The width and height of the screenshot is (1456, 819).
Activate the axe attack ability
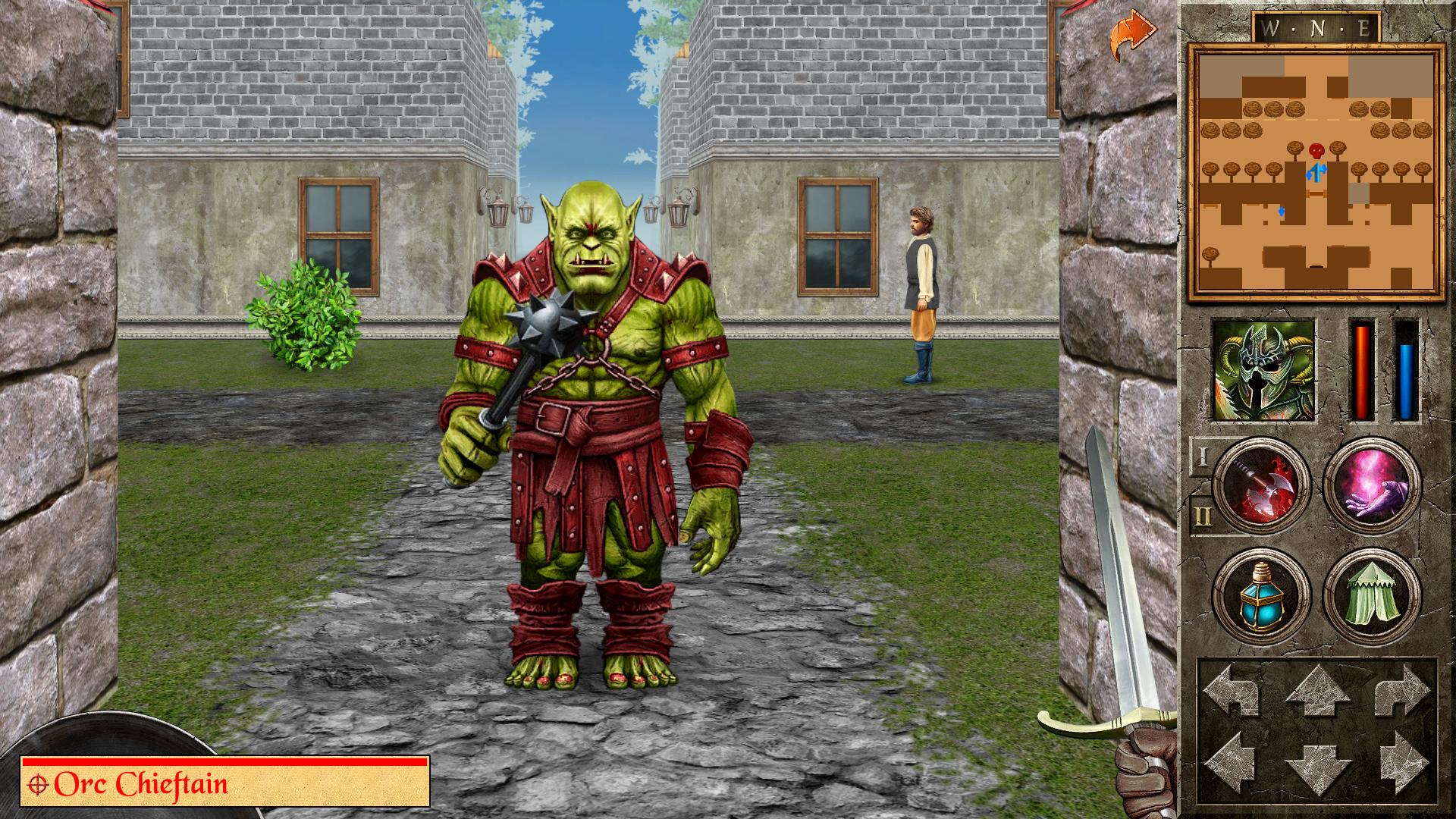(1260, 486)
